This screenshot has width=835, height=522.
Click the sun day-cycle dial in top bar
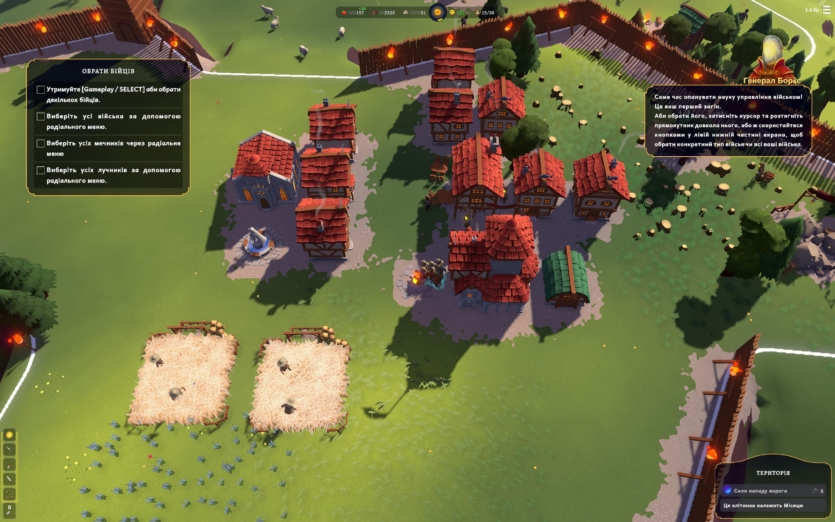pos(437,12)
